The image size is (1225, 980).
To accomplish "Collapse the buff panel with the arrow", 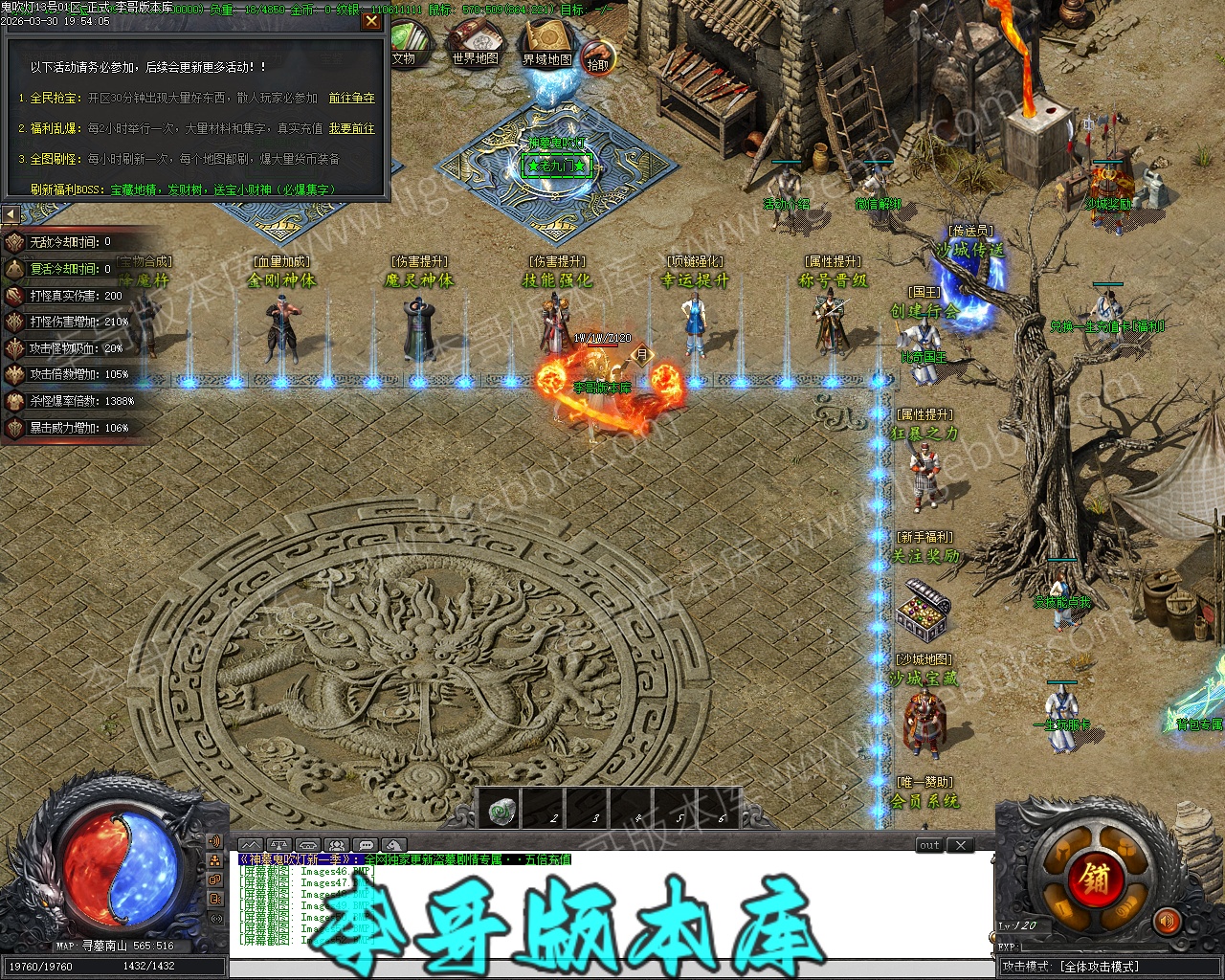I will (x=11, y=214).
